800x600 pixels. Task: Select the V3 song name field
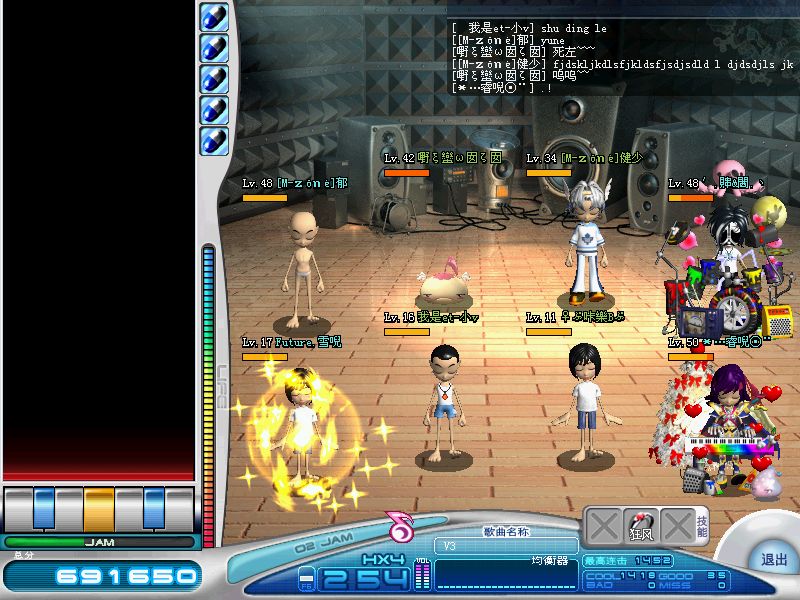pyautogui.click(x=506, y=546)
